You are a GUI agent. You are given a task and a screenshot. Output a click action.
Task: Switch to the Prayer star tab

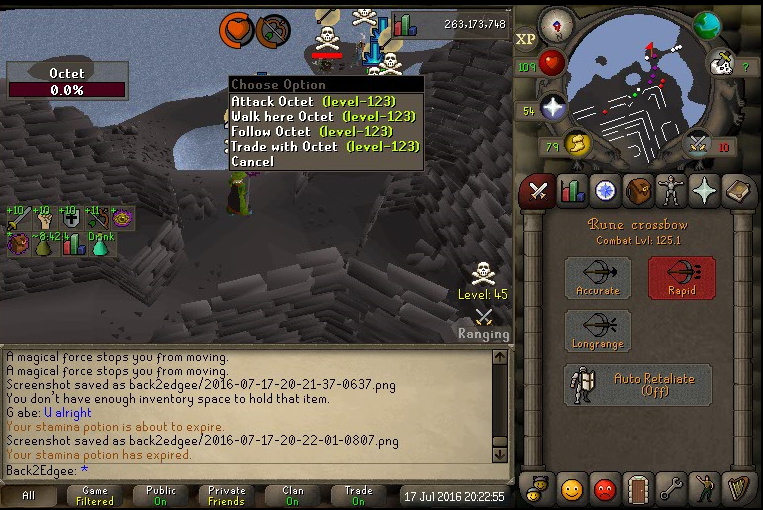point(703,190)
